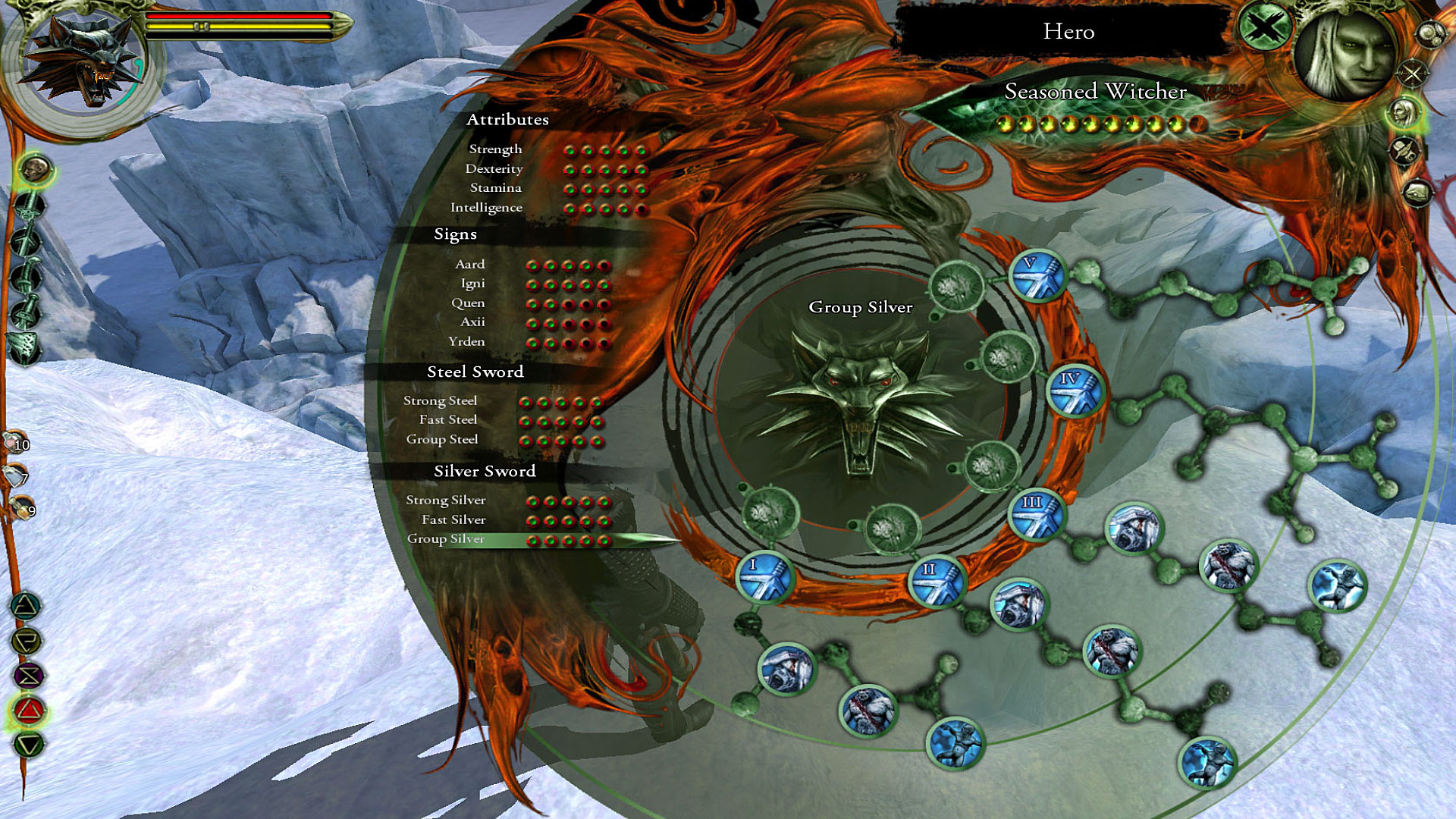Click the level V sword node
This screenshot has height=819, width=1456.
pos(1037,275)
